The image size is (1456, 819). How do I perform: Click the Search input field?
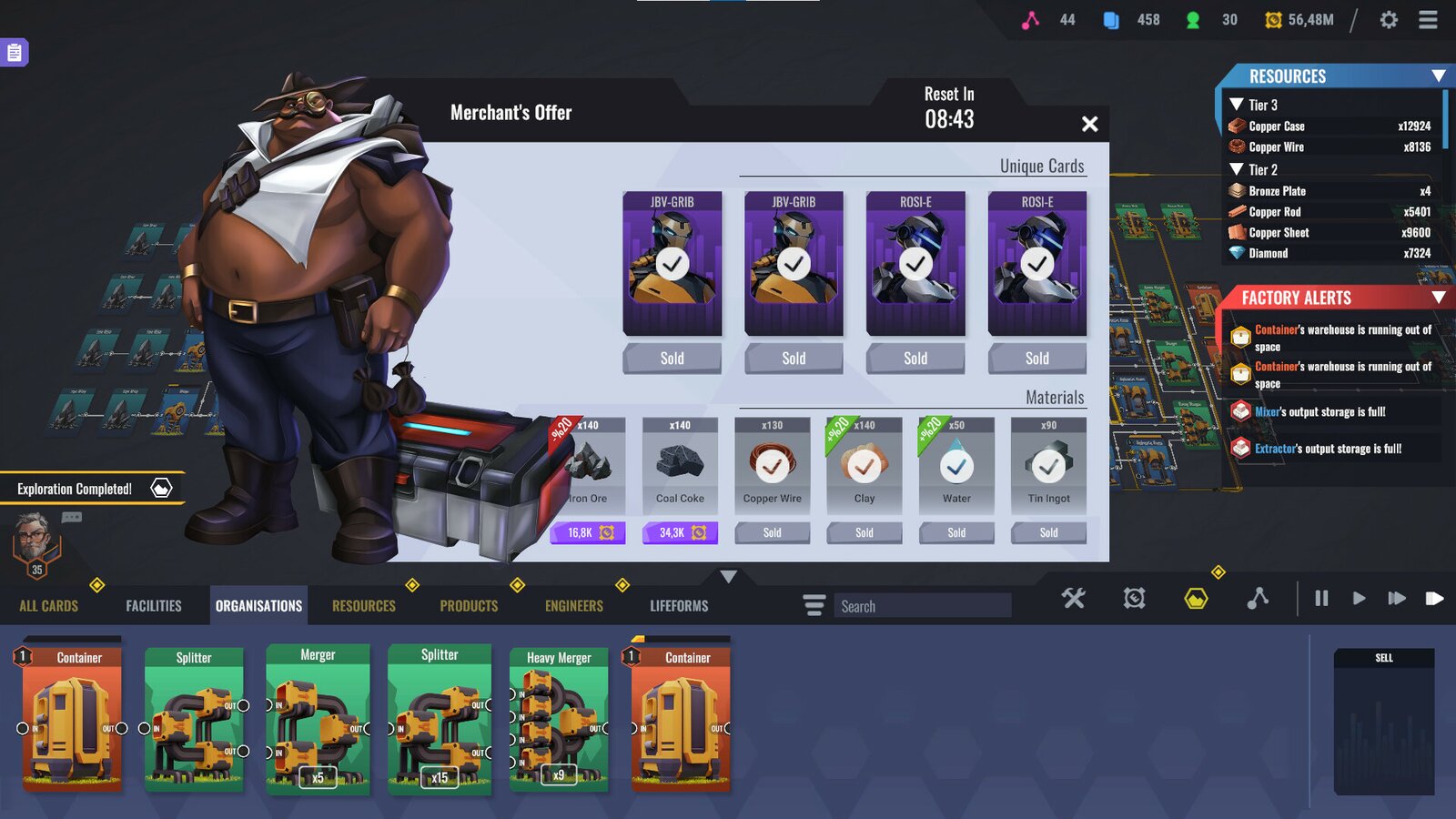click(x=923, y=606)
